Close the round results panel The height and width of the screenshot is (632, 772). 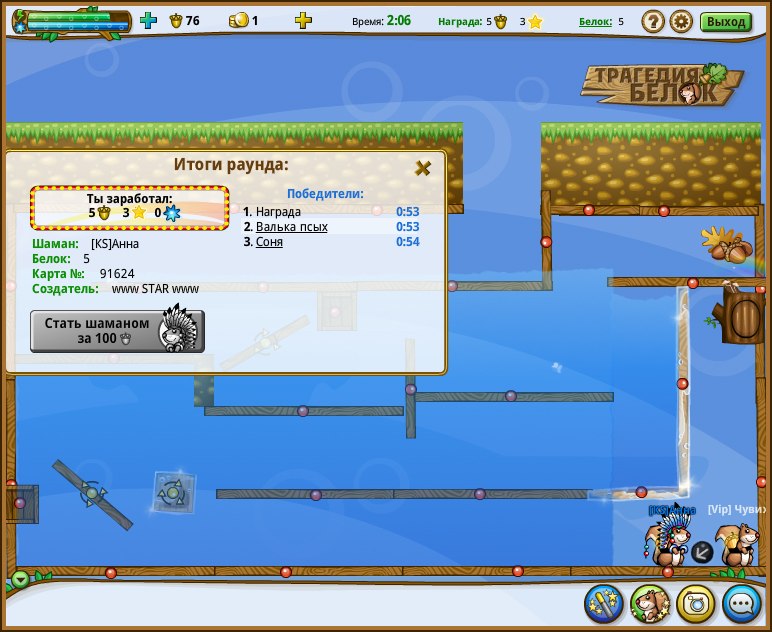tap(423, 168)
